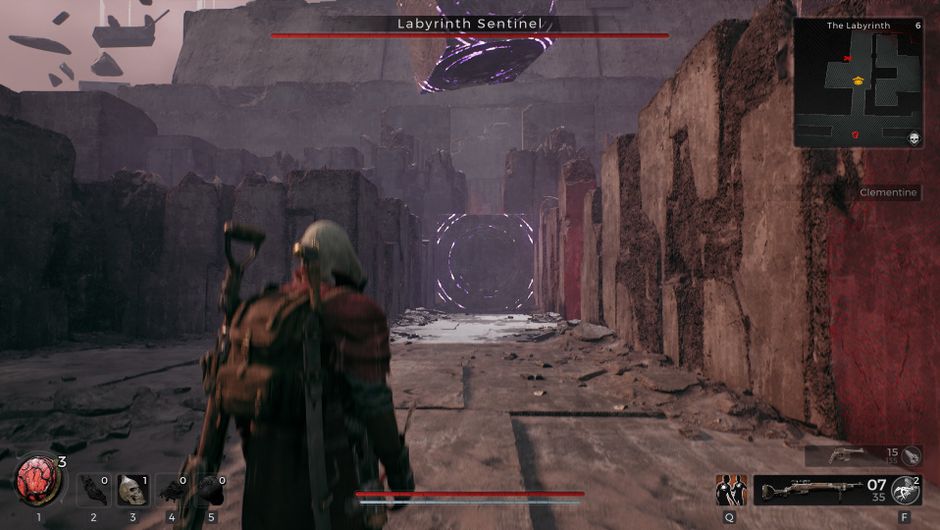Viewport: 940px width, 530px height.
Task: Click the revolver's round mod icon
Action: pyautogui.click(x=912, y=456)
